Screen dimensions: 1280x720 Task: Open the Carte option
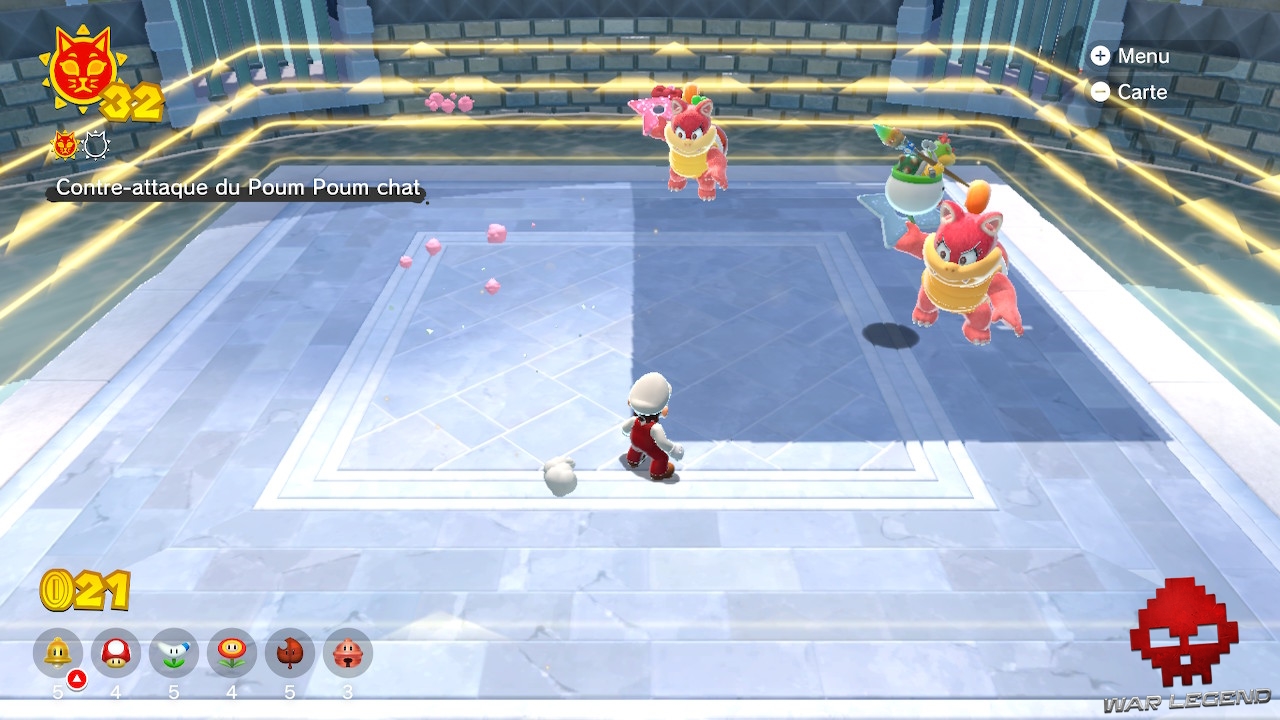click(x=1143, y=92)
